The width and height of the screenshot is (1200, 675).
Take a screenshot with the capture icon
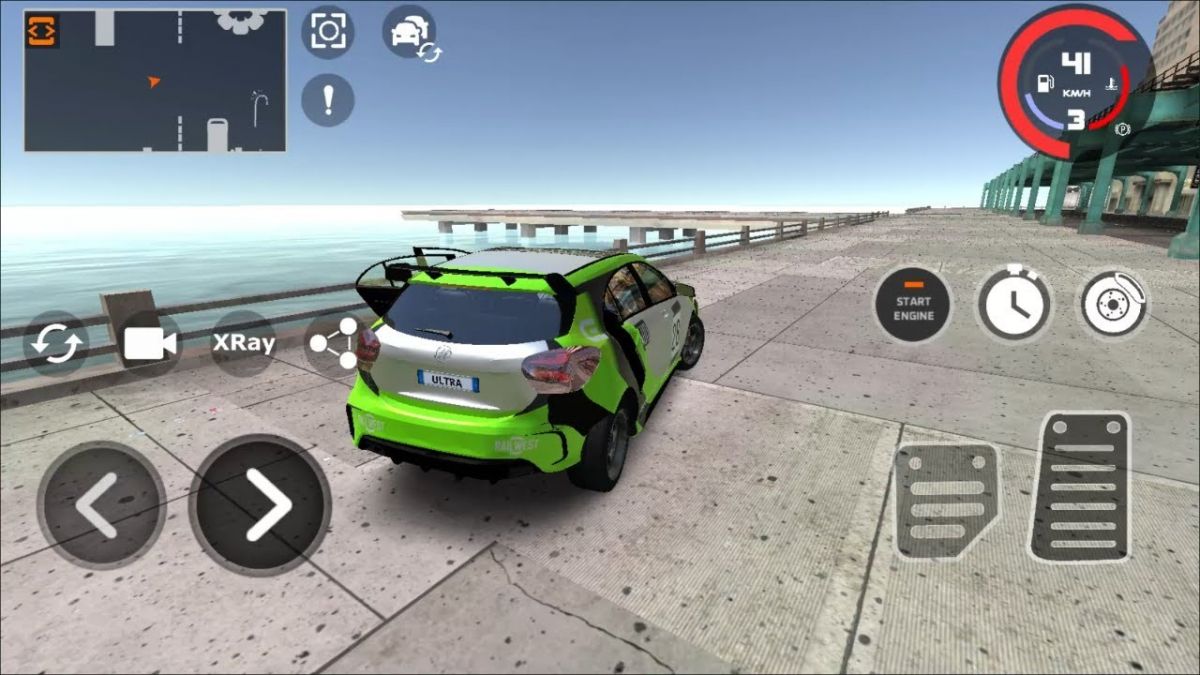tap(327, 31)
